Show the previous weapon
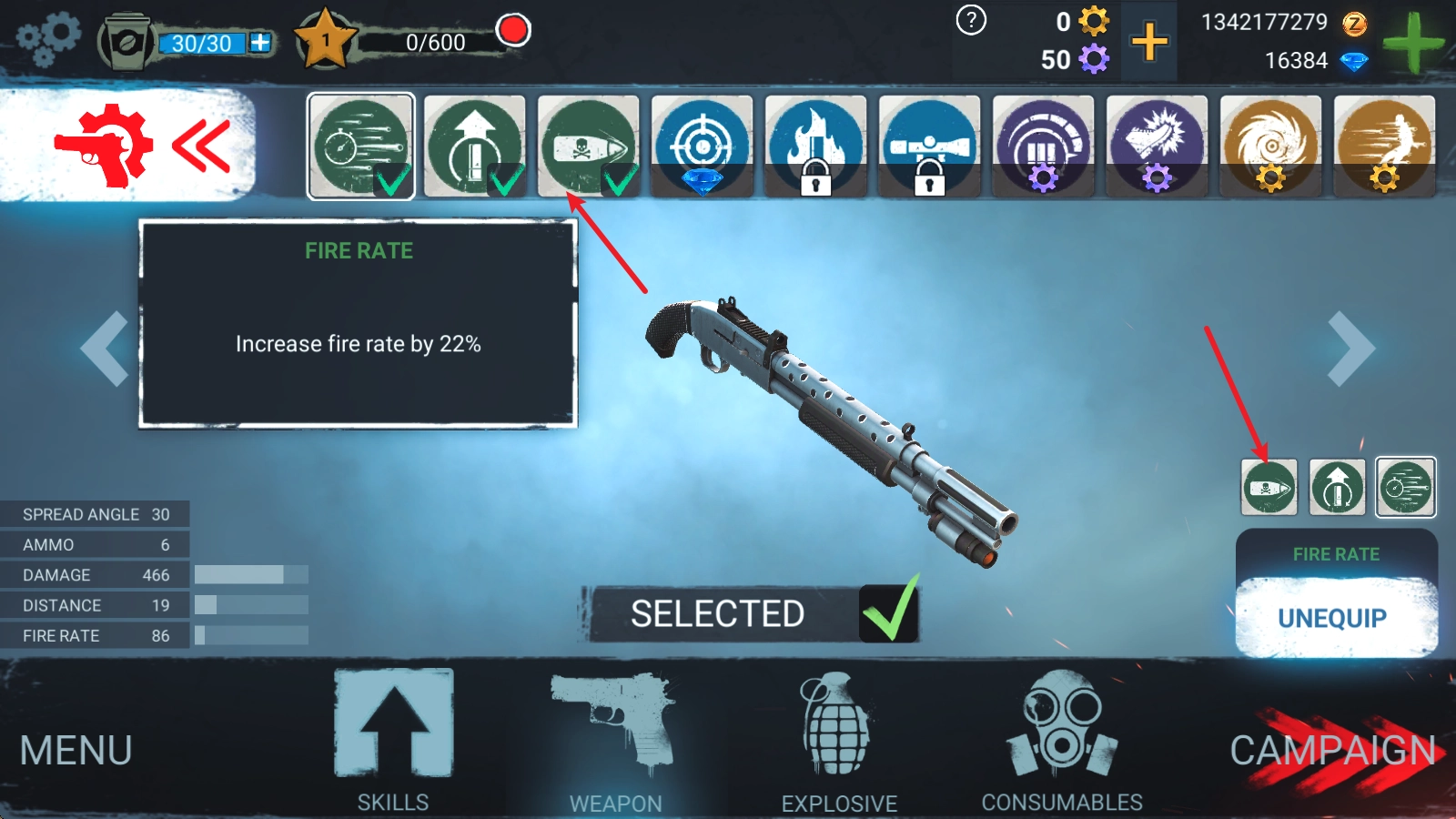The height and width of the screenshot is (819, 1456). pyautogui.click(x=105, y=349)
